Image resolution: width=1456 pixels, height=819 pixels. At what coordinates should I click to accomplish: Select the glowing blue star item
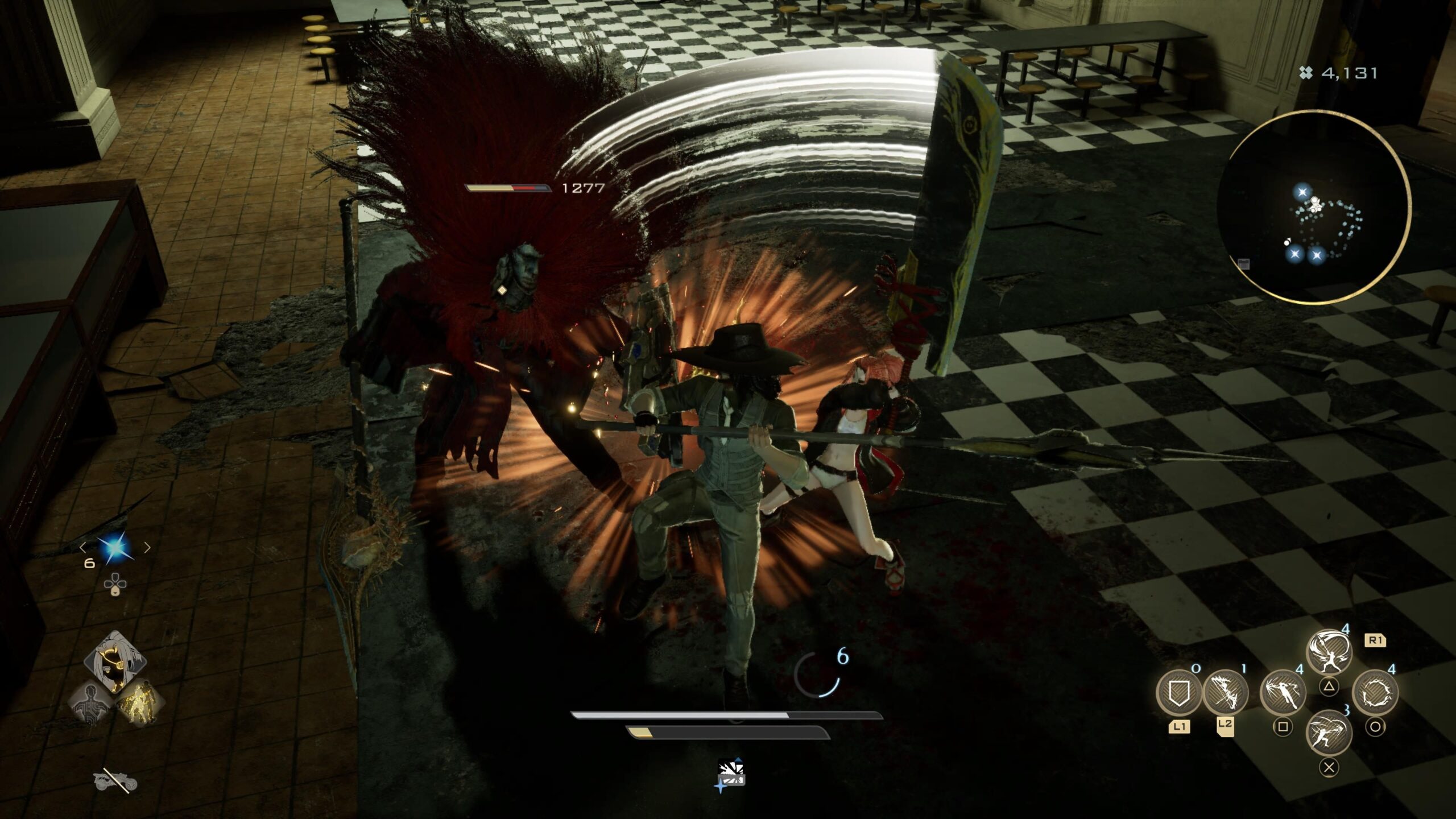(115, 548)
